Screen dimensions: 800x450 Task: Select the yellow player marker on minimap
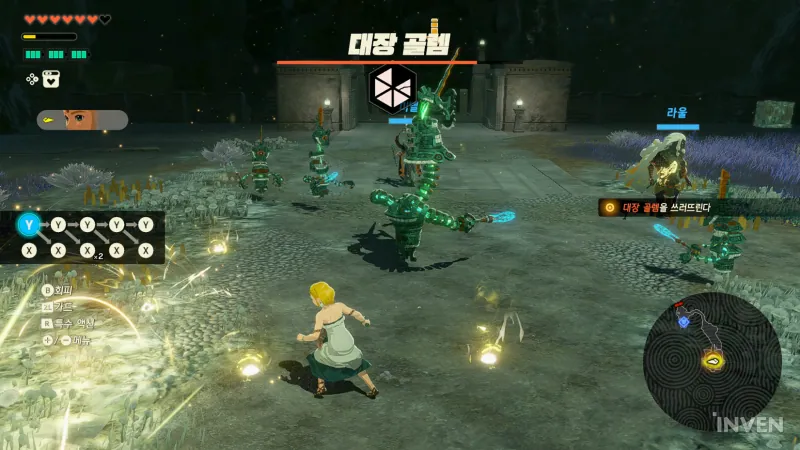[713, 360]
